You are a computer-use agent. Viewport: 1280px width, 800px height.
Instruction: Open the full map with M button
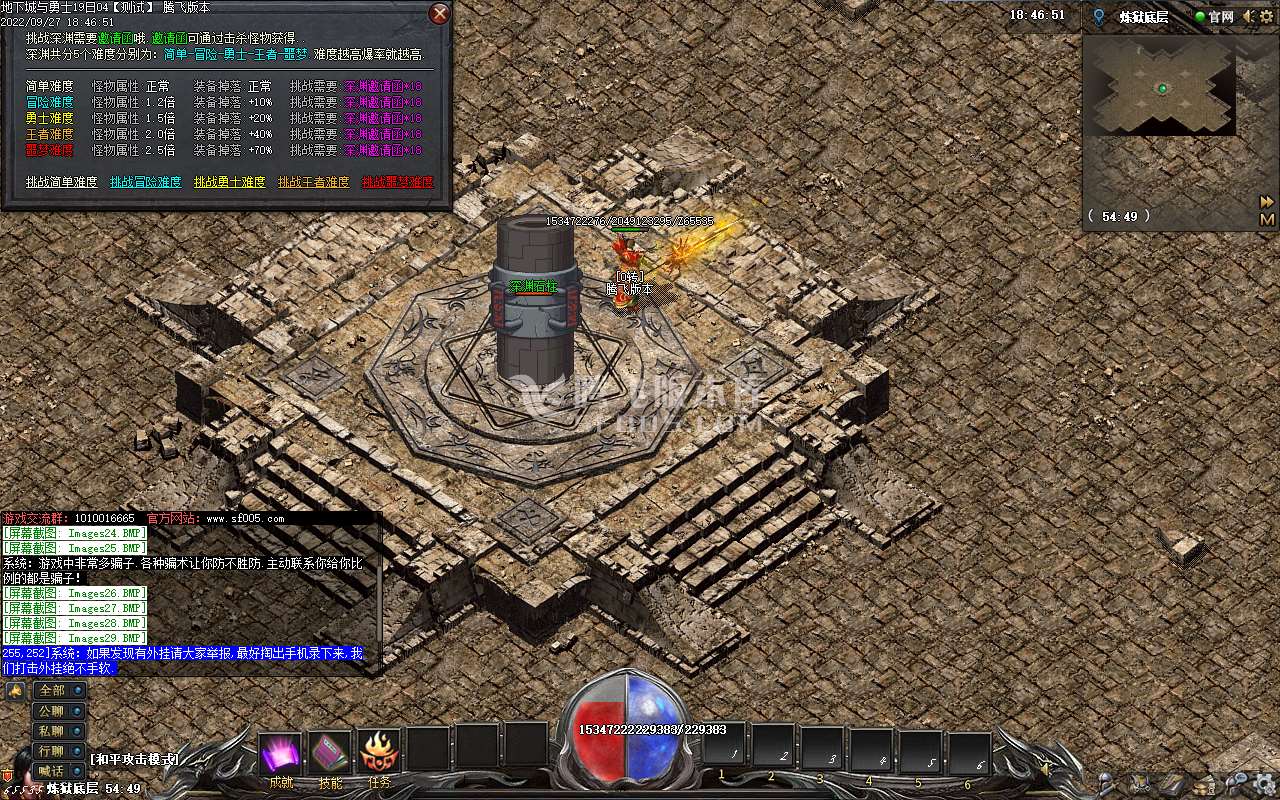(1267, 219)
